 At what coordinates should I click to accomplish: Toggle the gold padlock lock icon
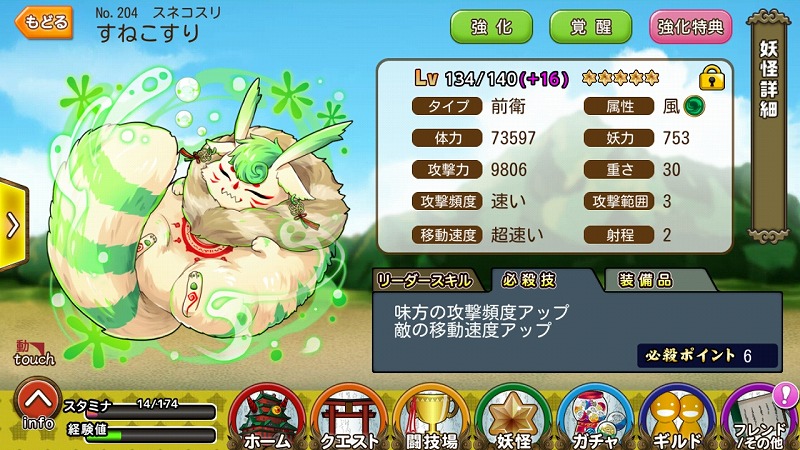pos(712,77)
